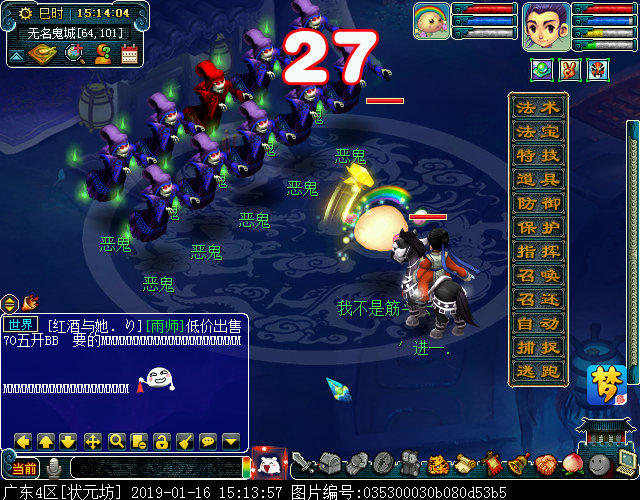Image resolution: width=640 pixels, height=500 pixels.
Task: Select the 防御 defend command
Action: pos(538,204)
